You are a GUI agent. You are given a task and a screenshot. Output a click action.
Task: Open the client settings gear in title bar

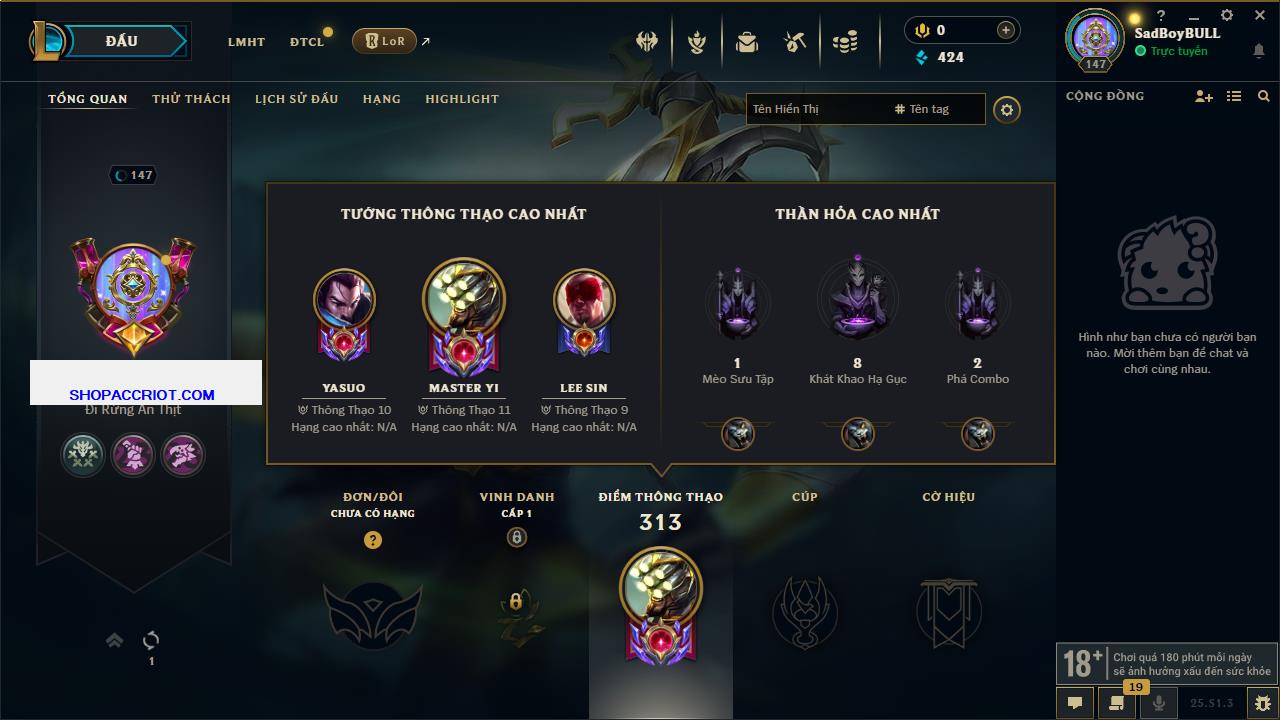(x=1227, y=15)
